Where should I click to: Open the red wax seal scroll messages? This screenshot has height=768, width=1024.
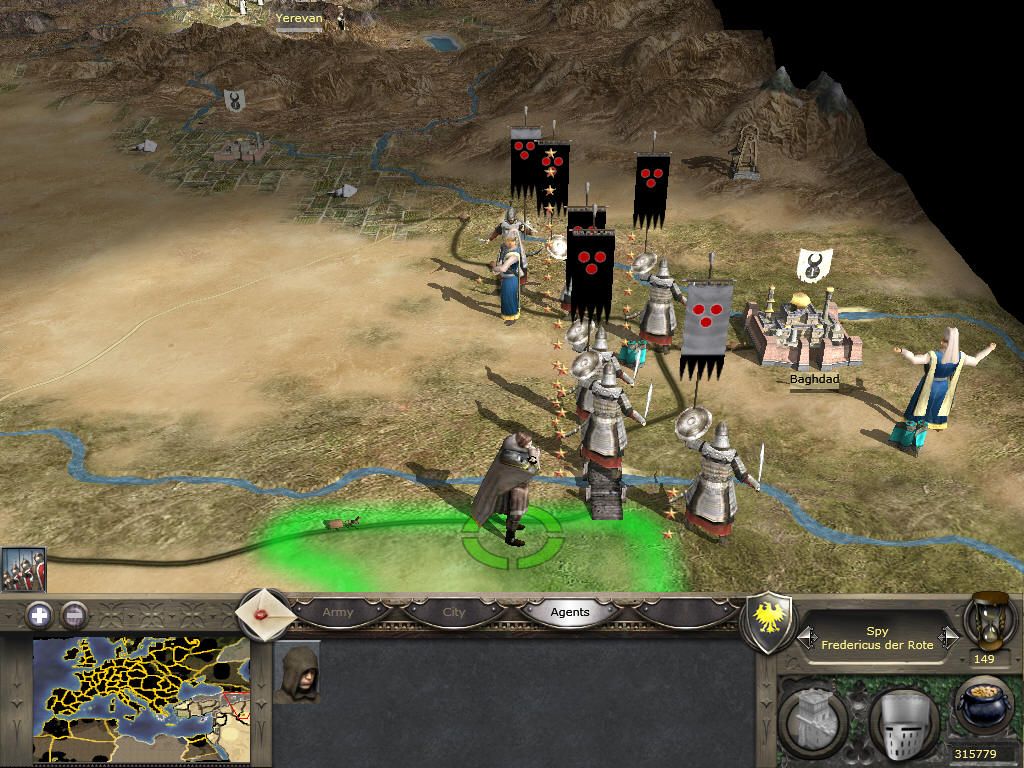(263, 613)
